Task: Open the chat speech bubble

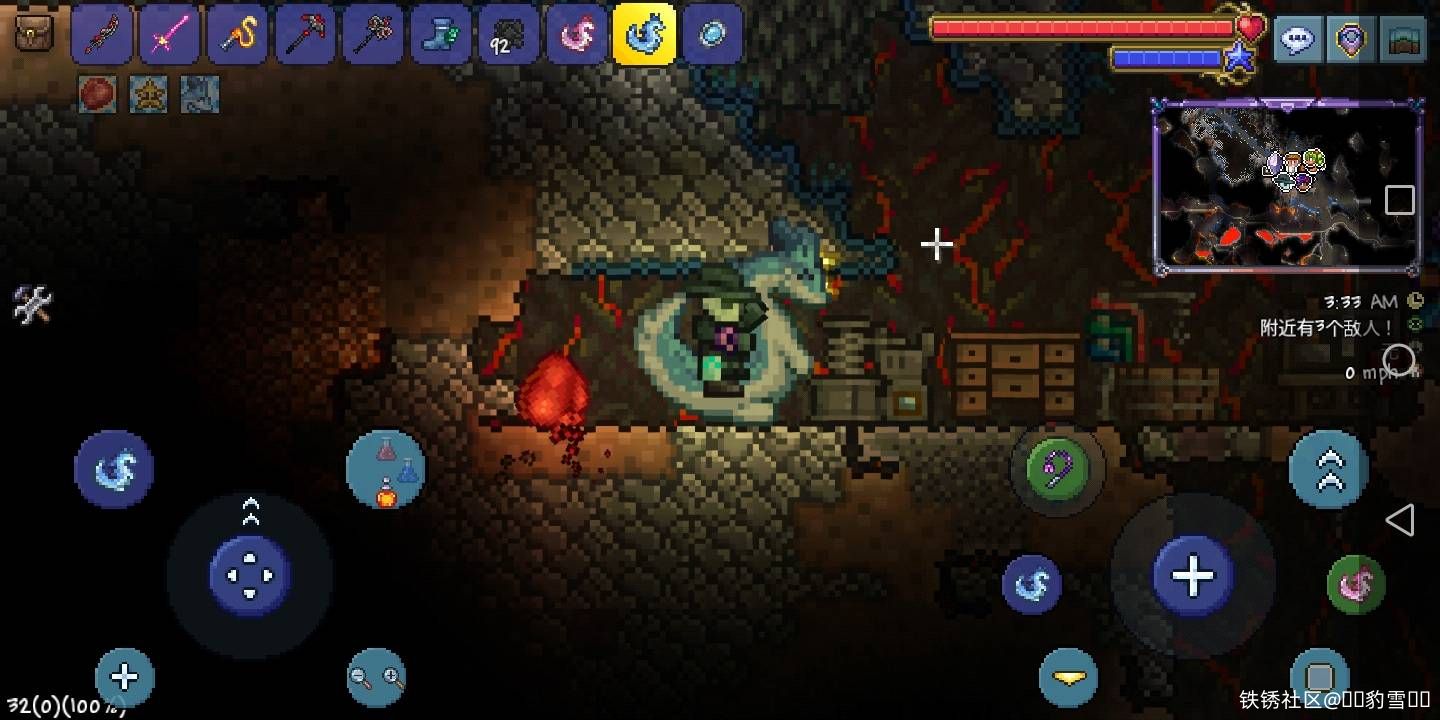Action: (x=1297, y=41)
